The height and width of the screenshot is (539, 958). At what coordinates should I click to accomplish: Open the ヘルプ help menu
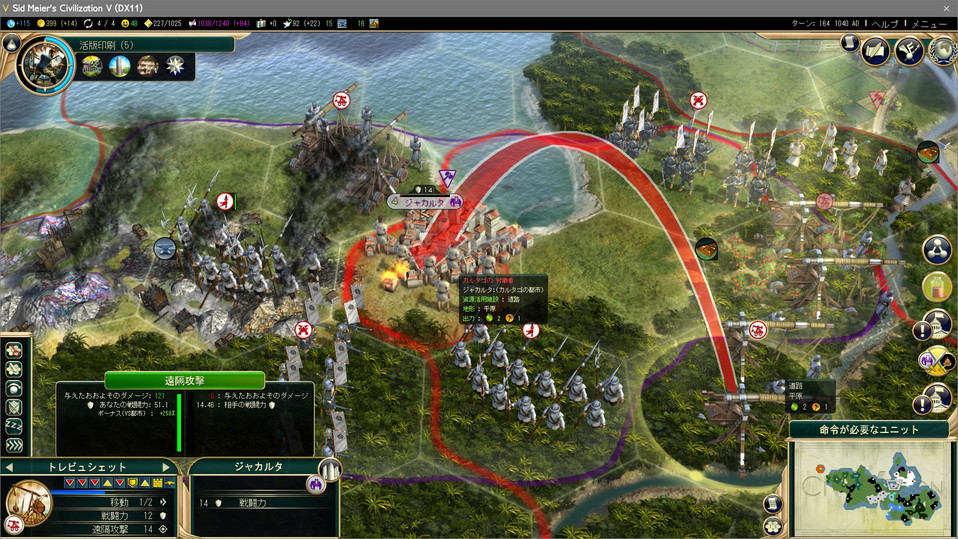click(x=885, y=23)
